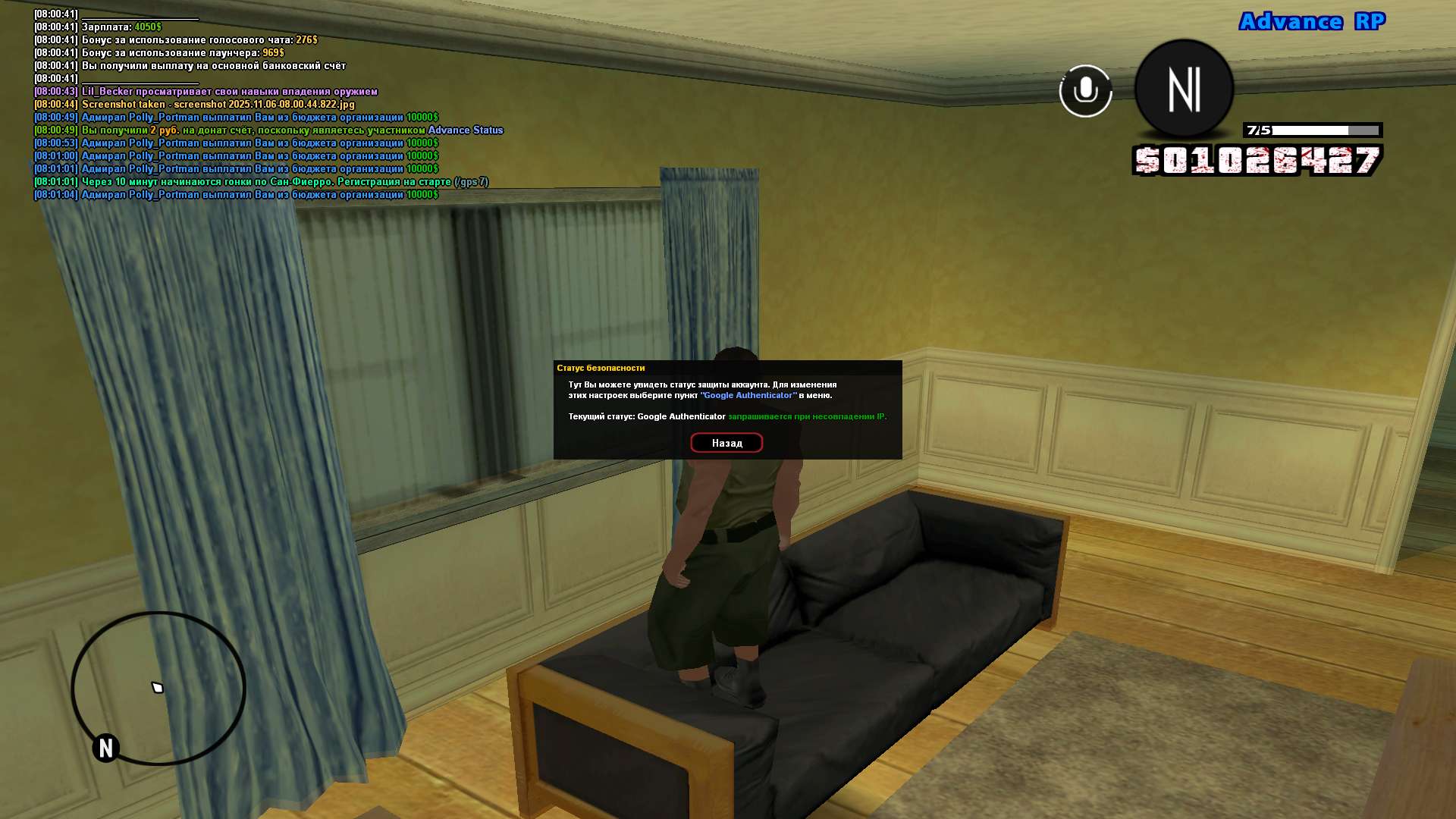
Task: Click the circular radar minimap
Action: (x=158, y=688)
